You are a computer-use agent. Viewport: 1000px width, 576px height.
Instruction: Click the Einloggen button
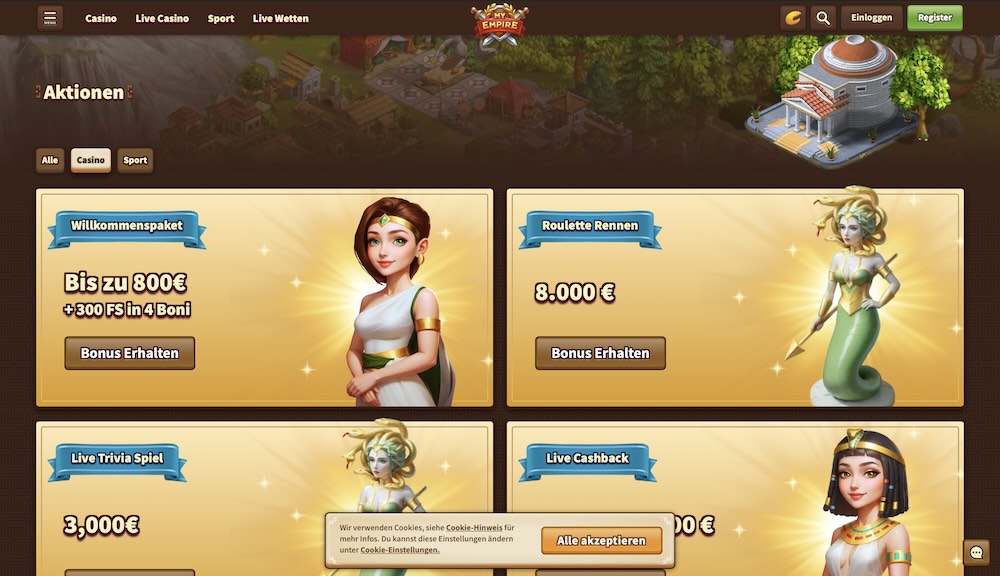[x=871, y=18]
